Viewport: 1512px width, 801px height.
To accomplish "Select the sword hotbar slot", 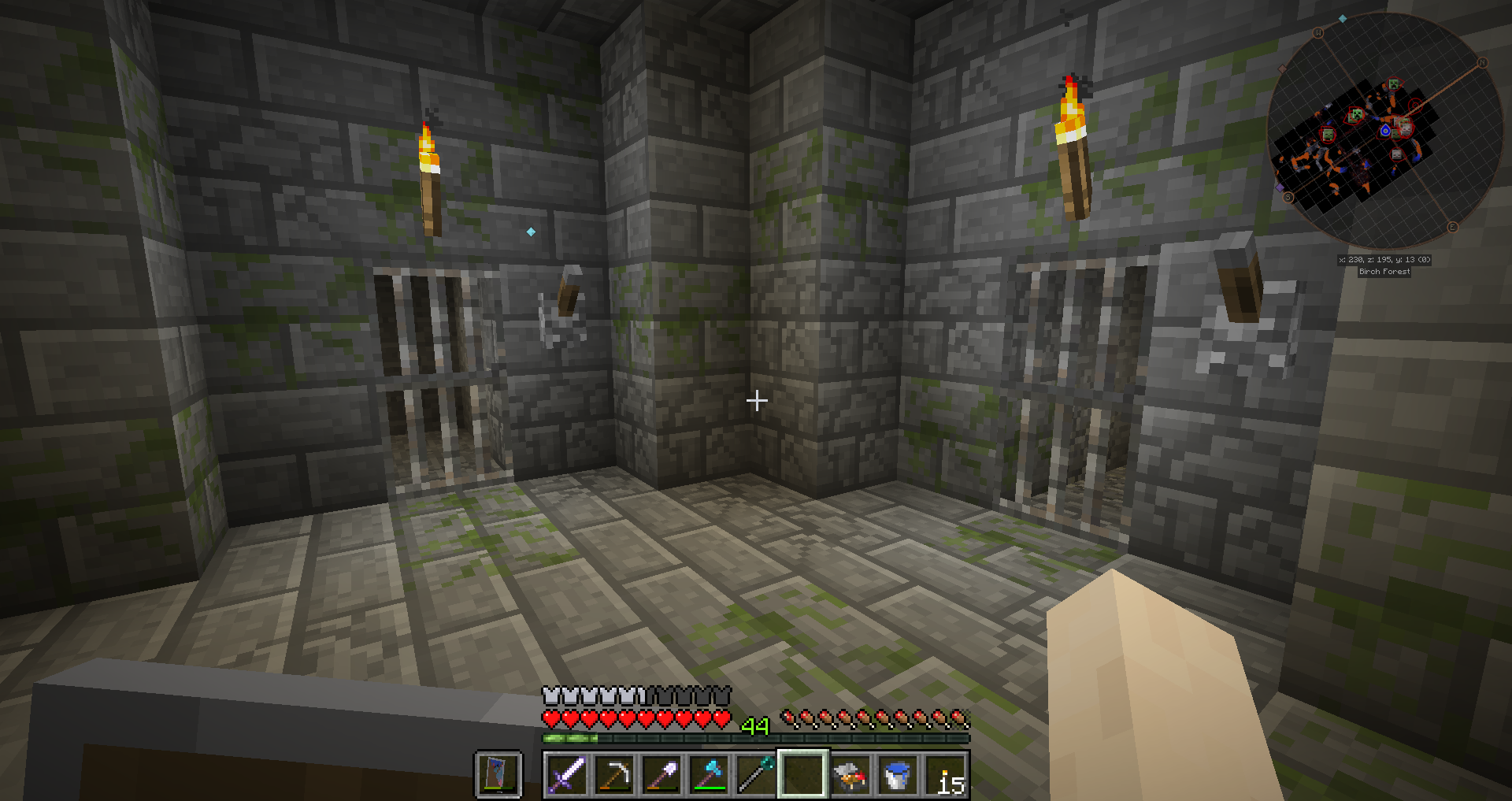I will point(566,774).
